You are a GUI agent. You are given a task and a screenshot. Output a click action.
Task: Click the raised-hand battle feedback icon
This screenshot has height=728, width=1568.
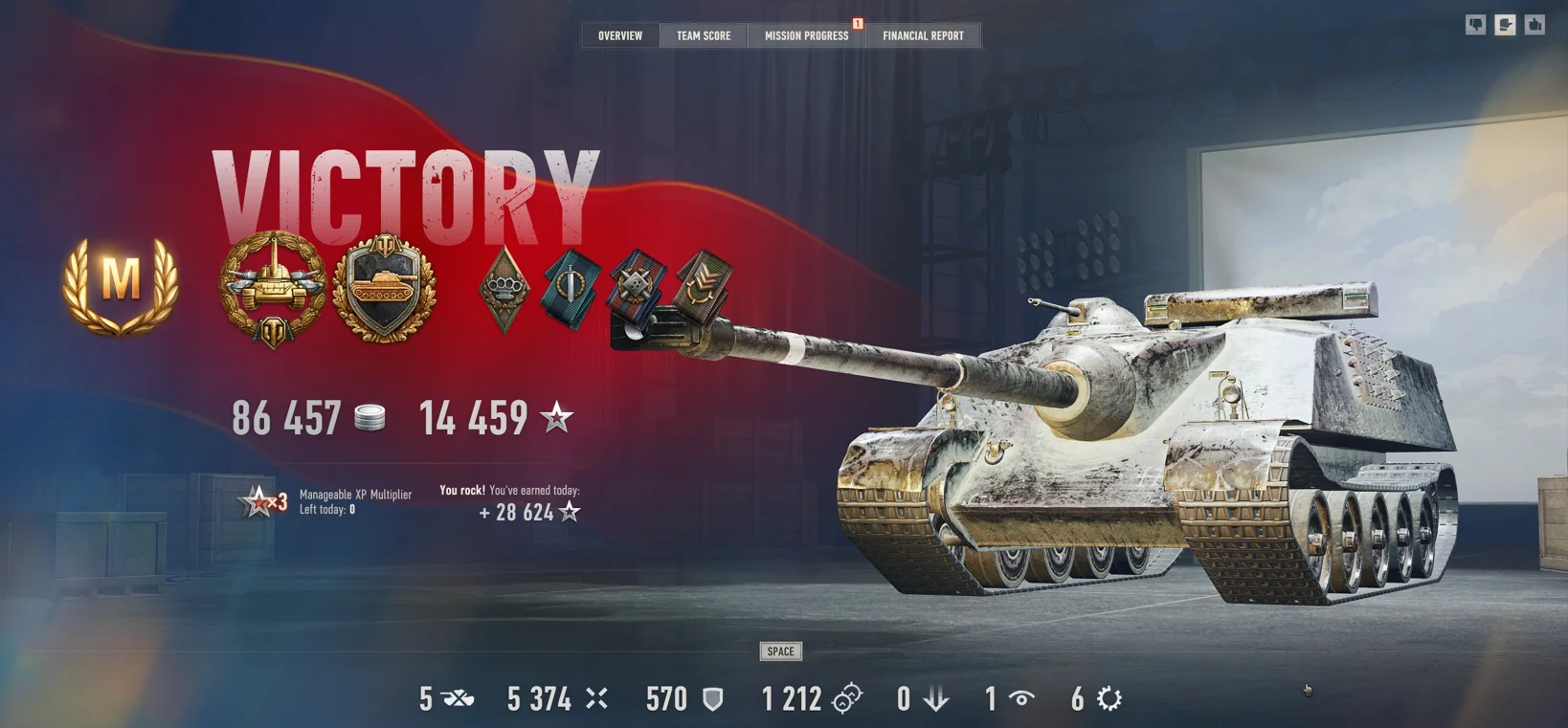1504,24
